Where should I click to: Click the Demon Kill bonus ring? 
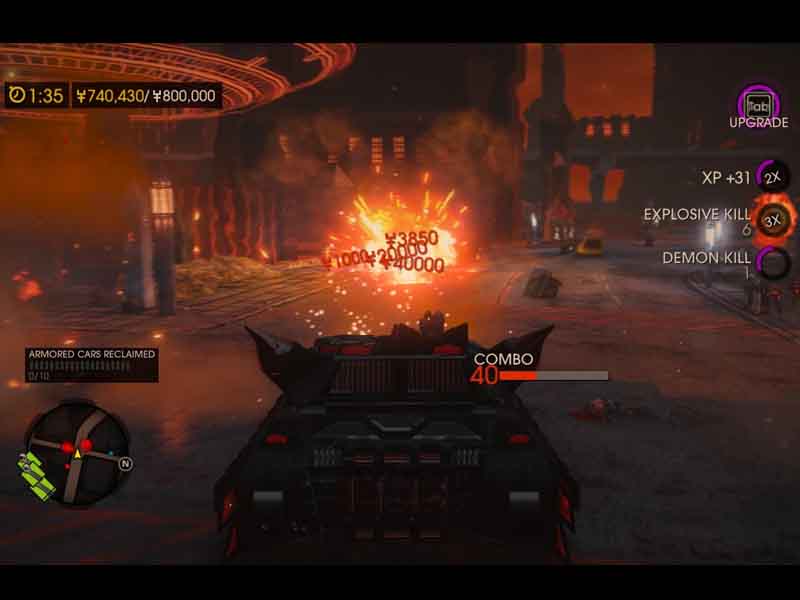tap(772, 262)
